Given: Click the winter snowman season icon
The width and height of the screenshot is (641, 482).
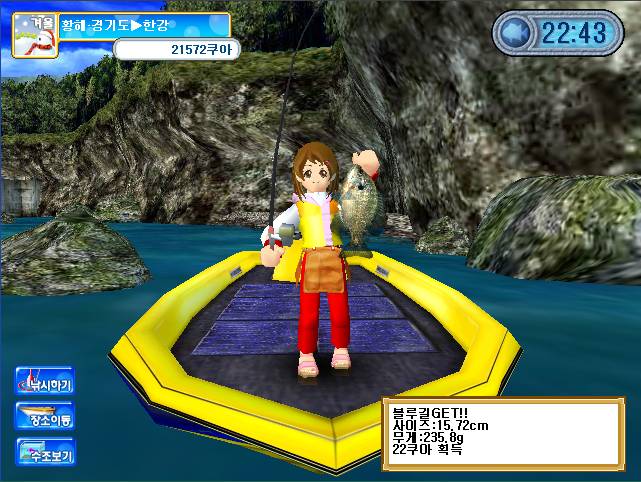Looking at the screenshot, I should pyautogui.click(x=32, y=33).
